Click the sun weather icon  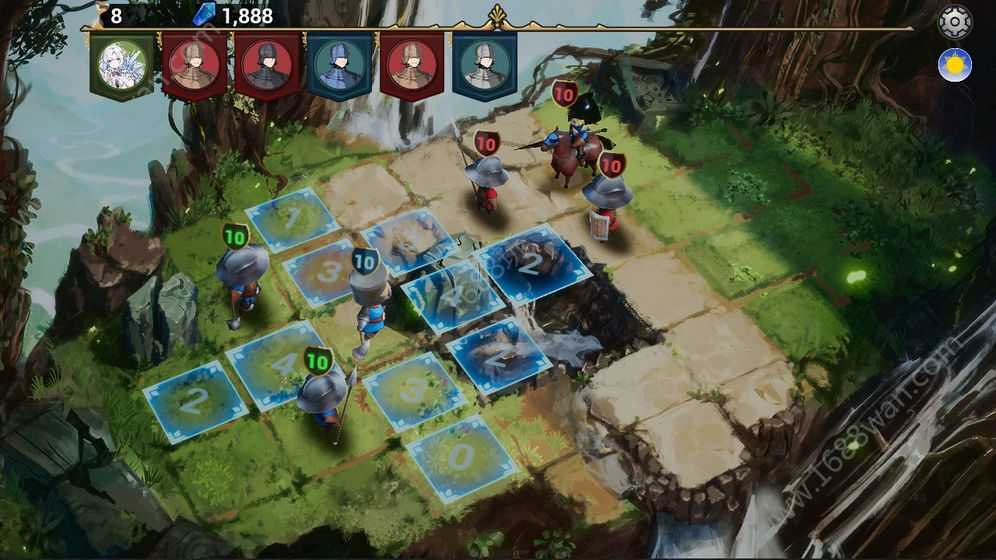pos(954,65)
